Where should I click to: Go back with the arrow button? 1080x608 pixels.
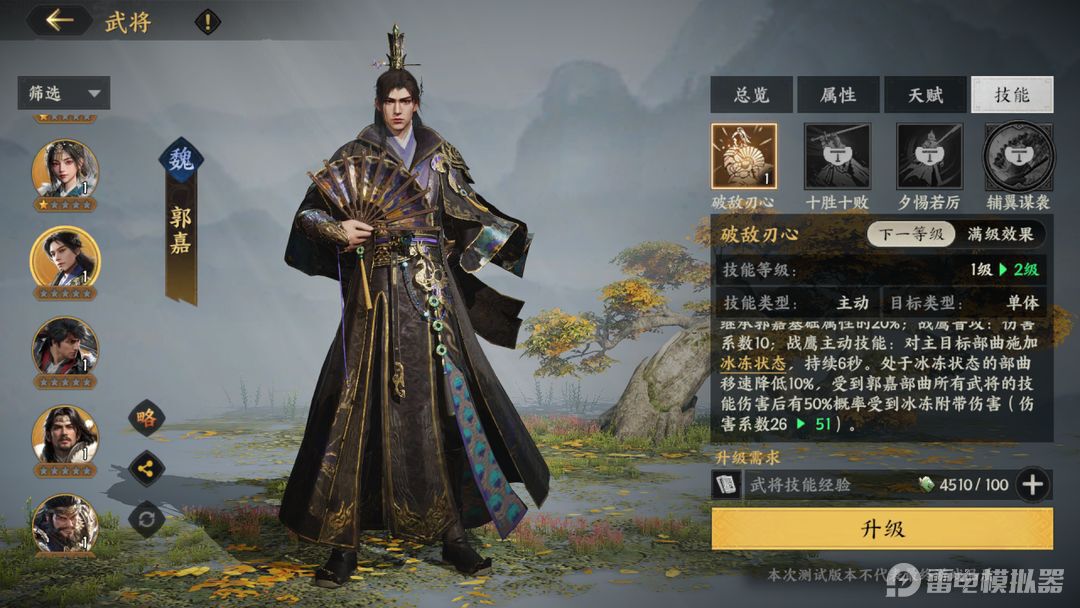point(59,20)
